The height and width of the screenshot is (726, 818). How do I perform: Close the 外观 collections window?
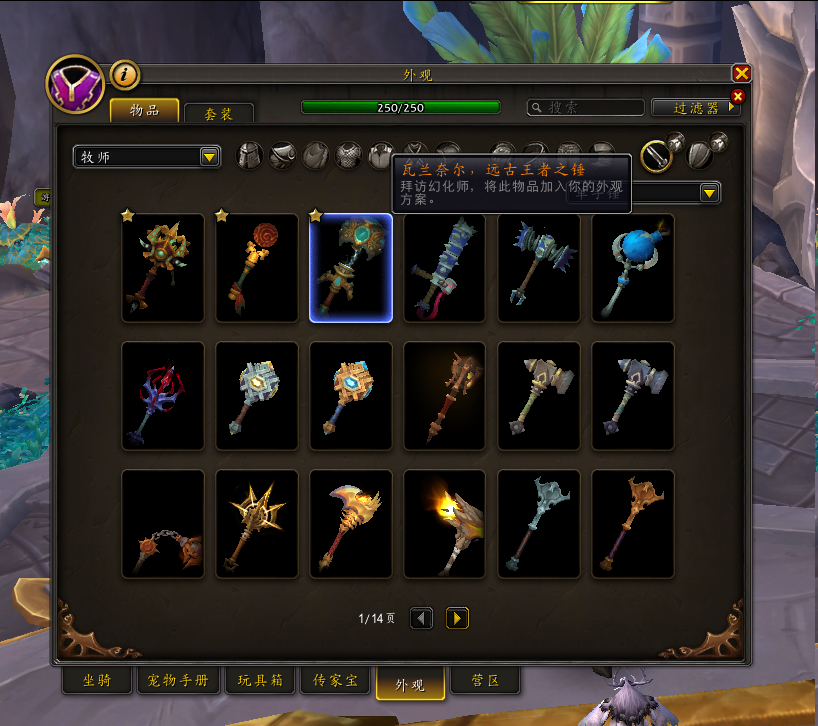click(741, 74)
